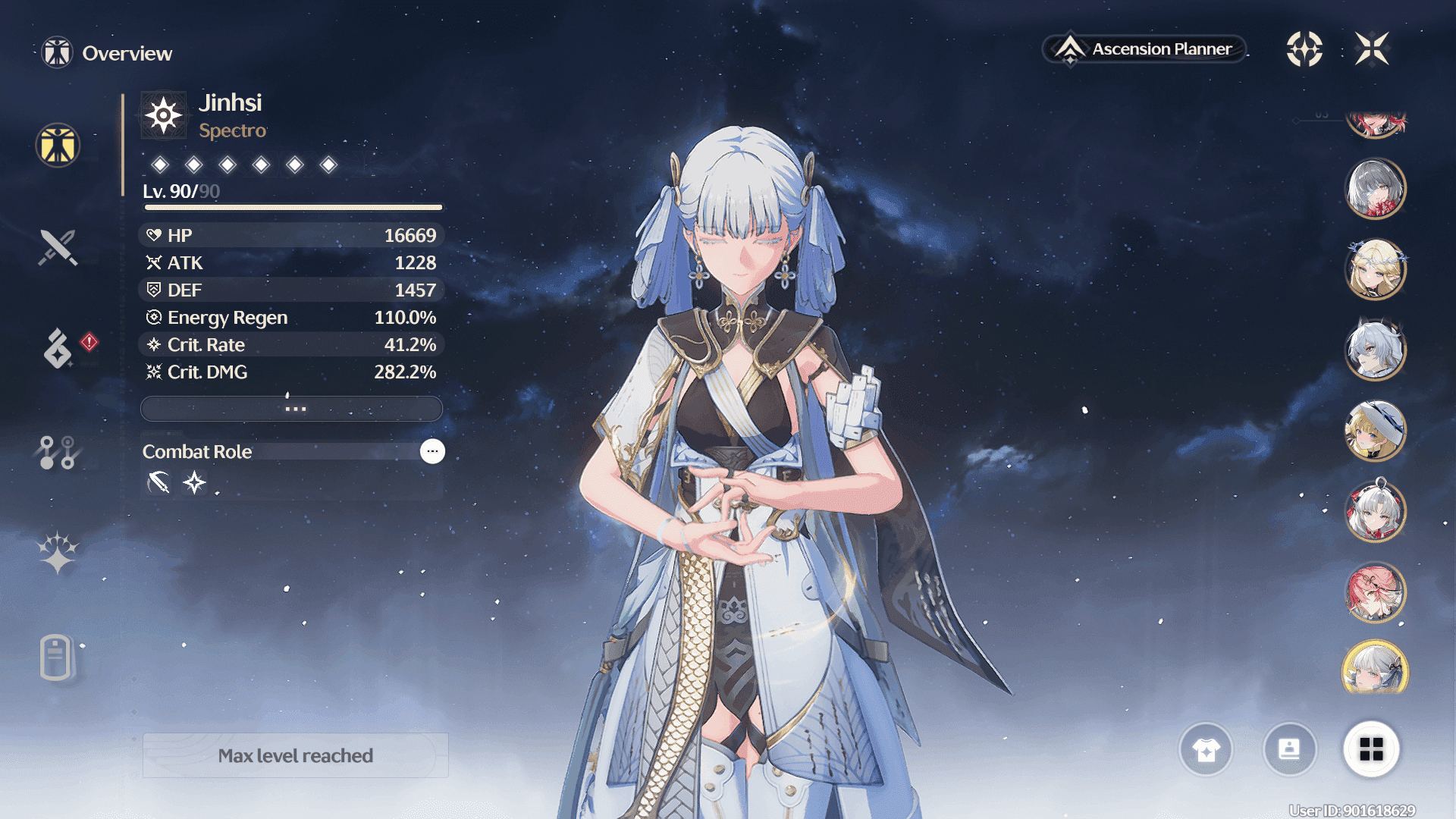Screen dimensions: 1456x819
Task: Pick the pink-haired character portrait
Action: coord(1375,592)
